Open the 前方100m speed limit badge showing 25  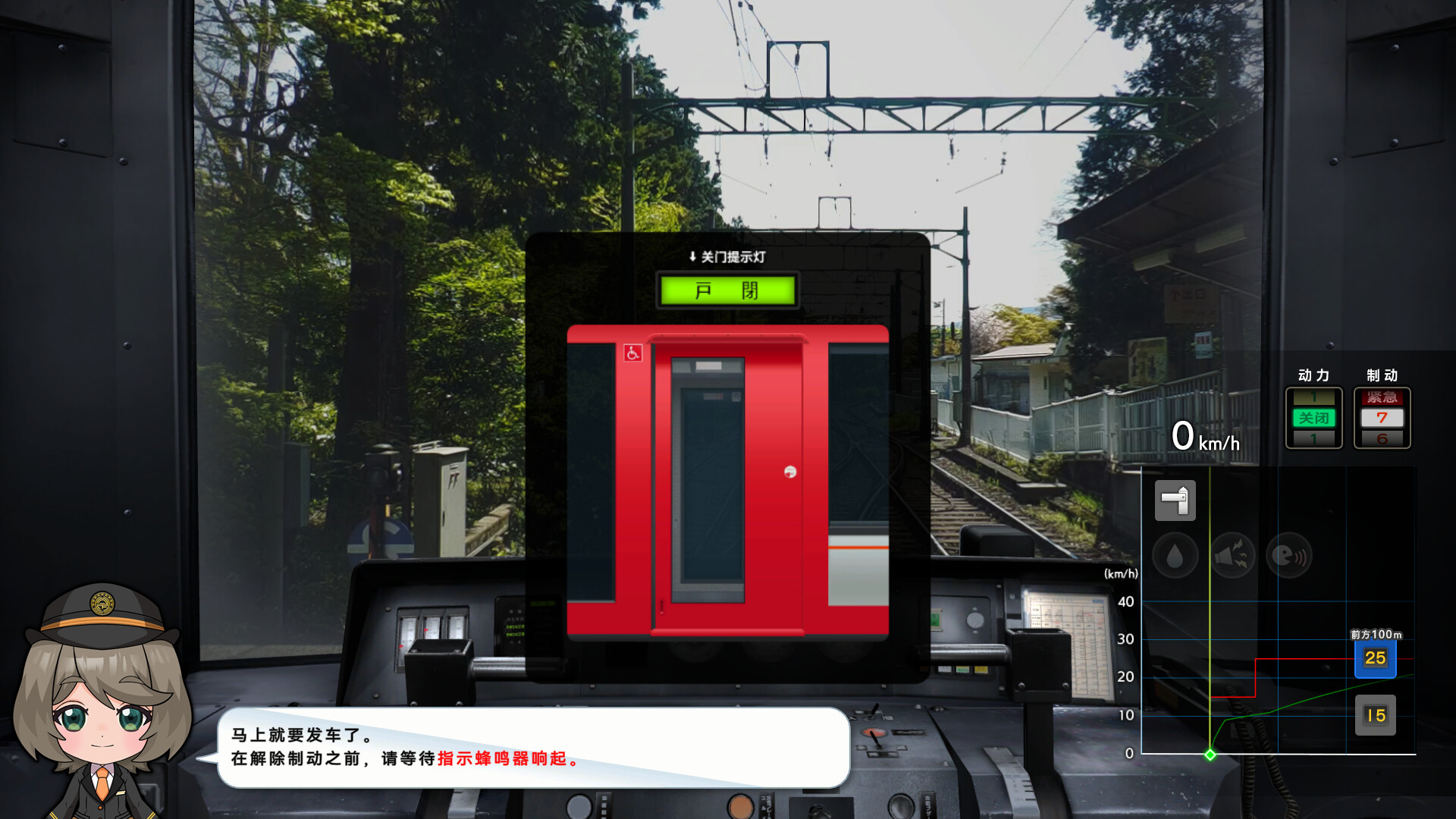click(x=1374, y=659)
